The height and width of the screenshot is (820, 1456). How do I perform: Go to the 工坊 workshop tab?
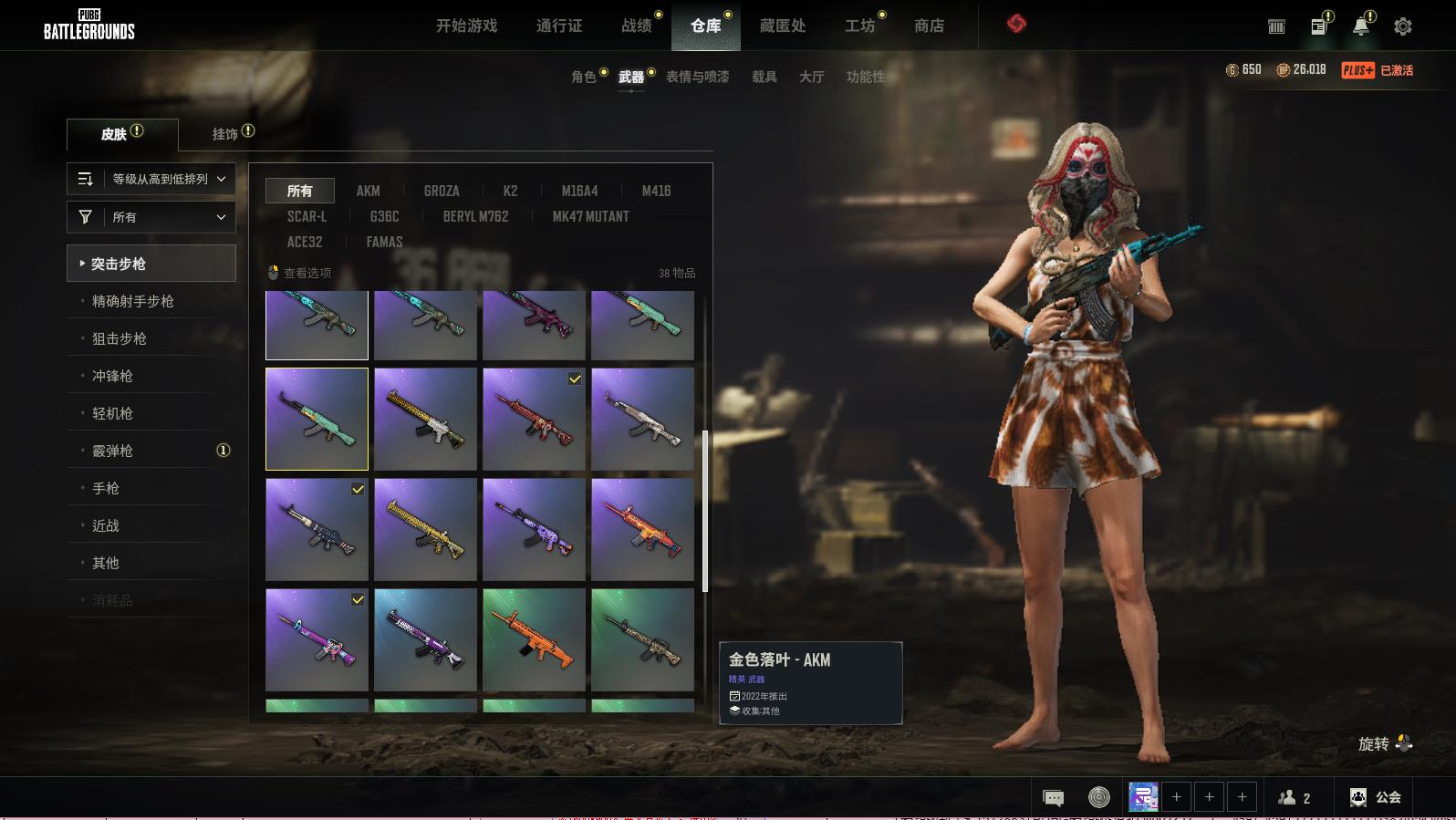pos(859,26)
